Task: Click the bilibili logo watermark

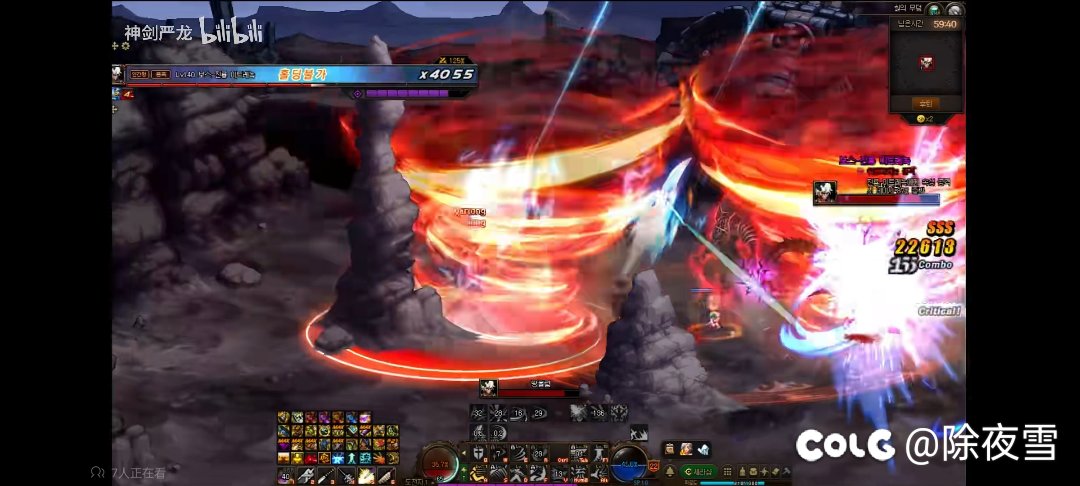Action: click(232, 32)
